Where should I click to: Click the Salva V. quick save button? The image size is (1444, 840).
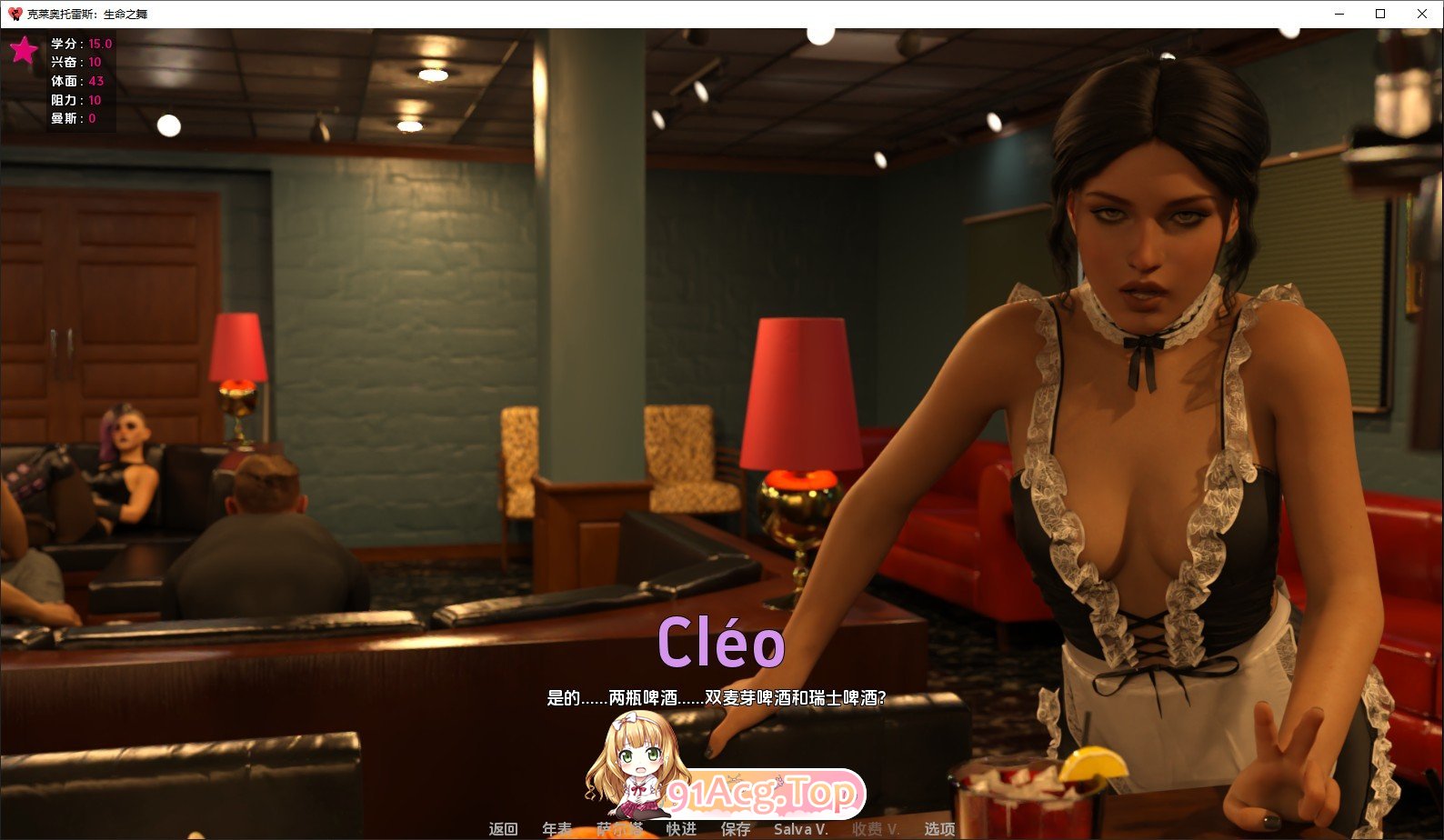[800, 828]
